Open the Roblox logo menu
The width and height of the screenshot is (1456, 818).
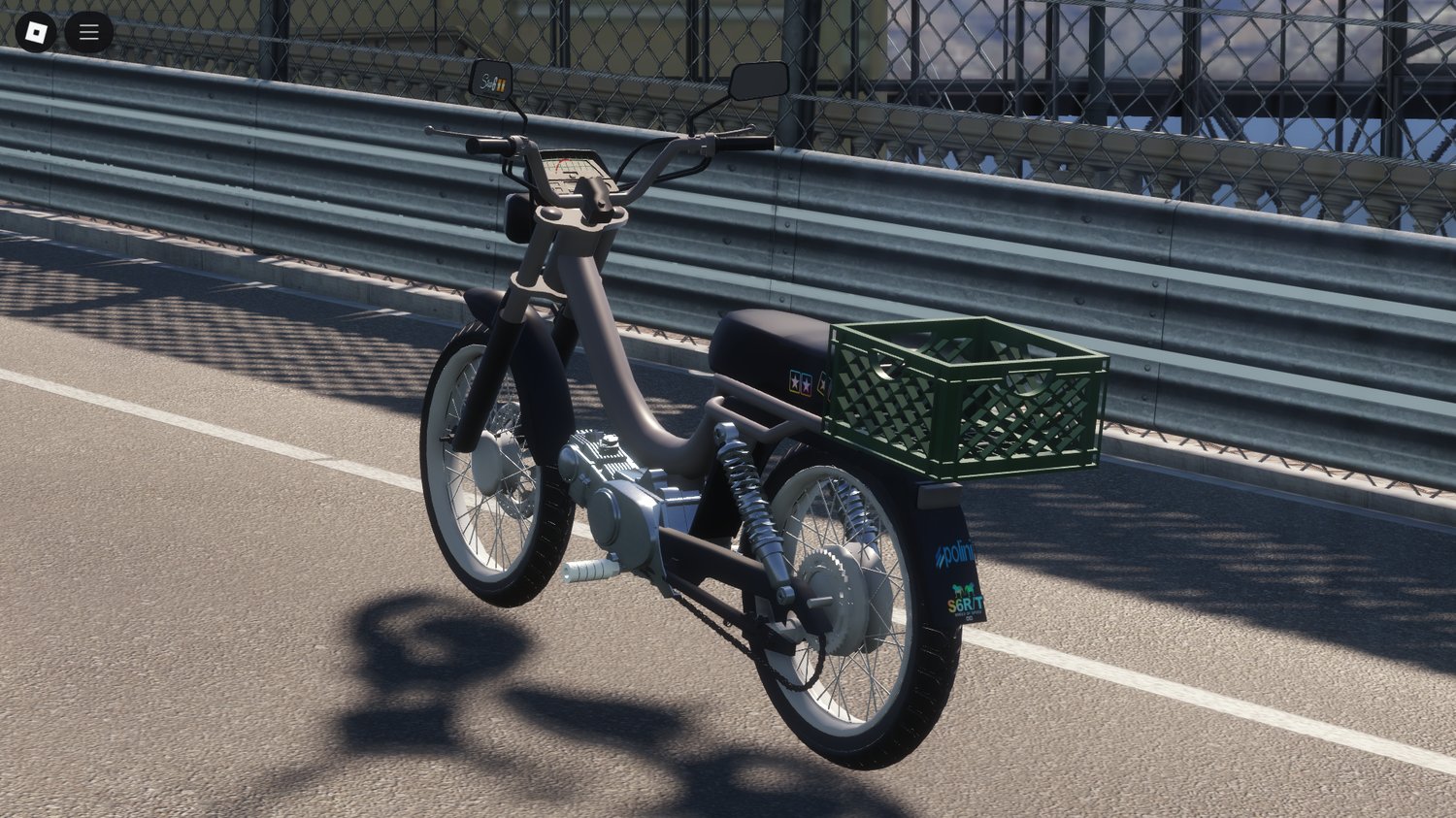click(36, 33)
